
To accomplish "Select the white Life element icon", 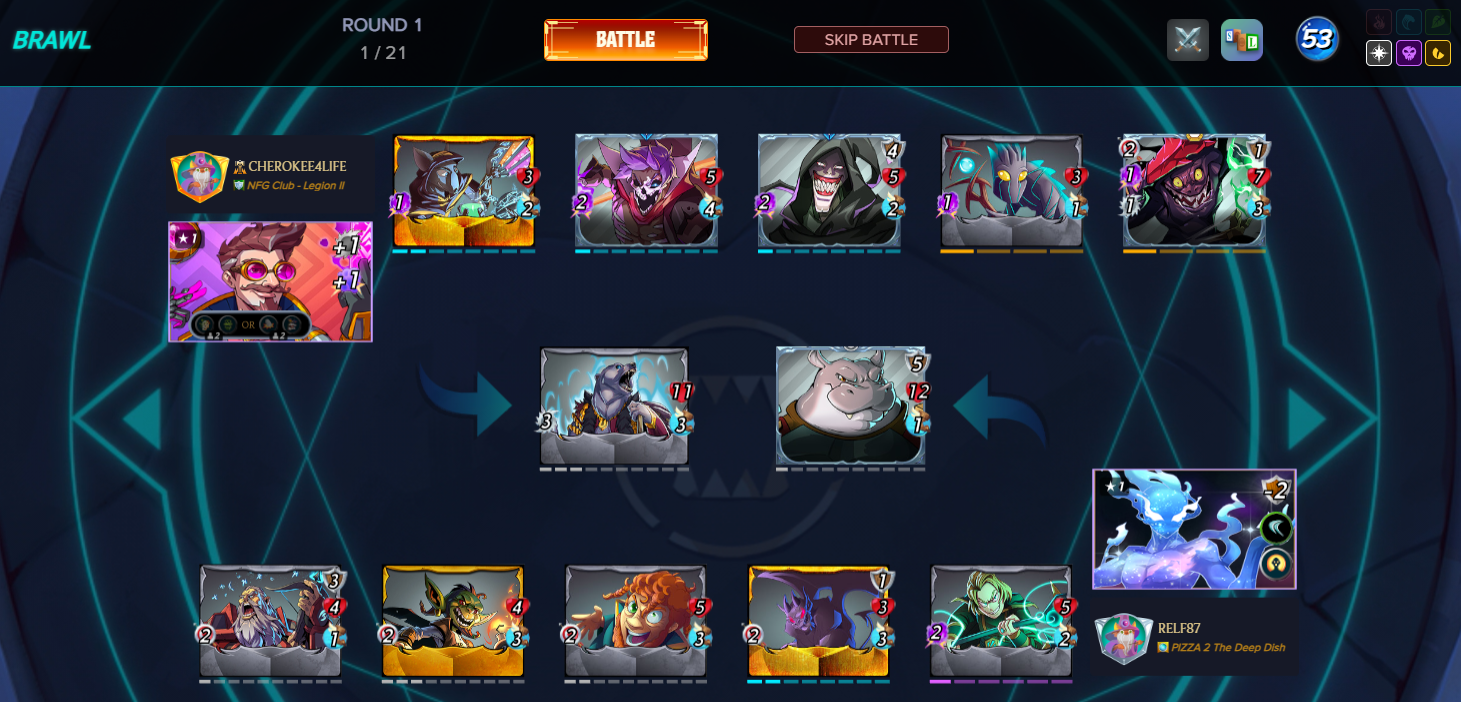I will (x=1379, y=53).
